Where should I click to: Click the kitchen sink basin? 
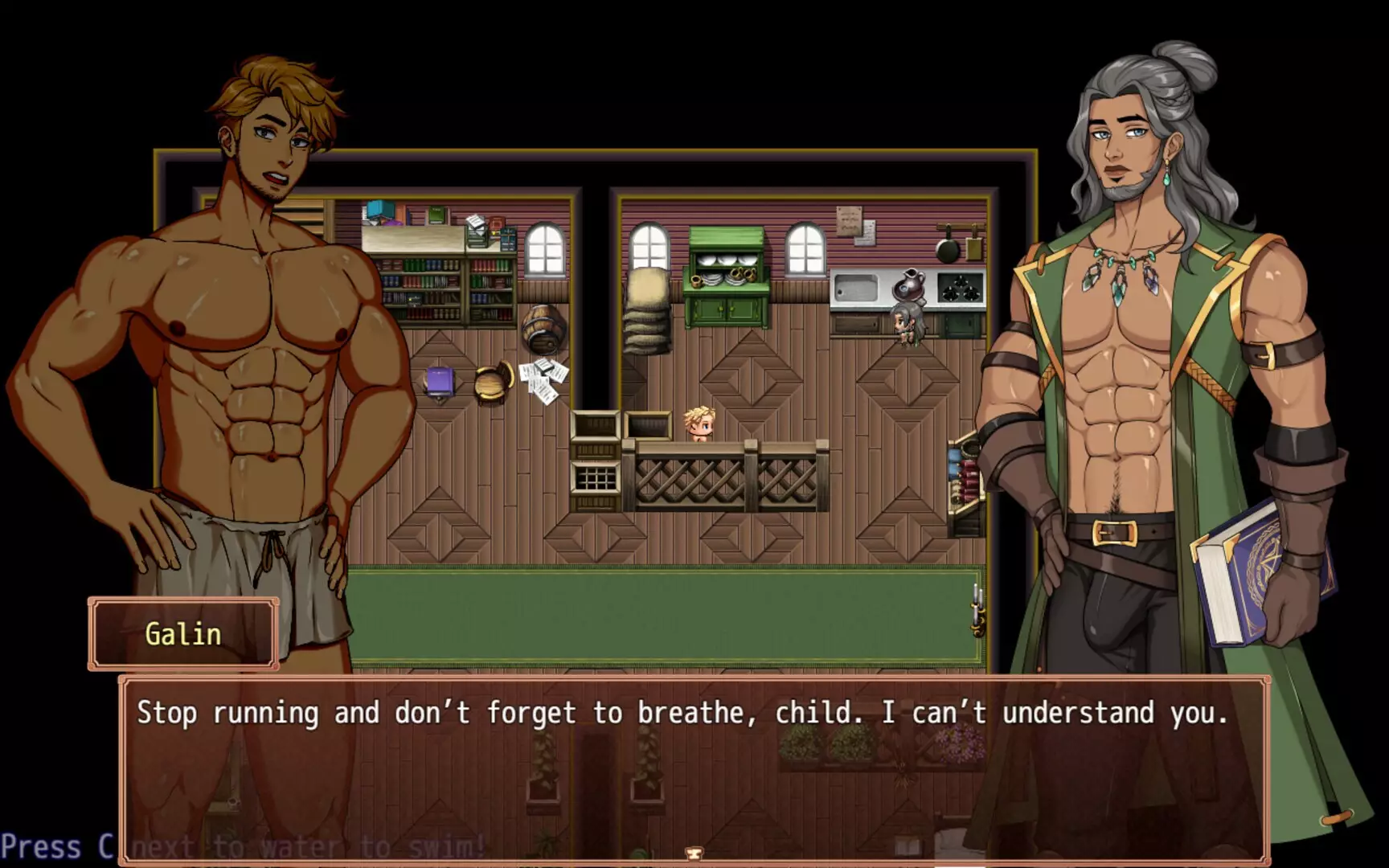coord(857,285)
